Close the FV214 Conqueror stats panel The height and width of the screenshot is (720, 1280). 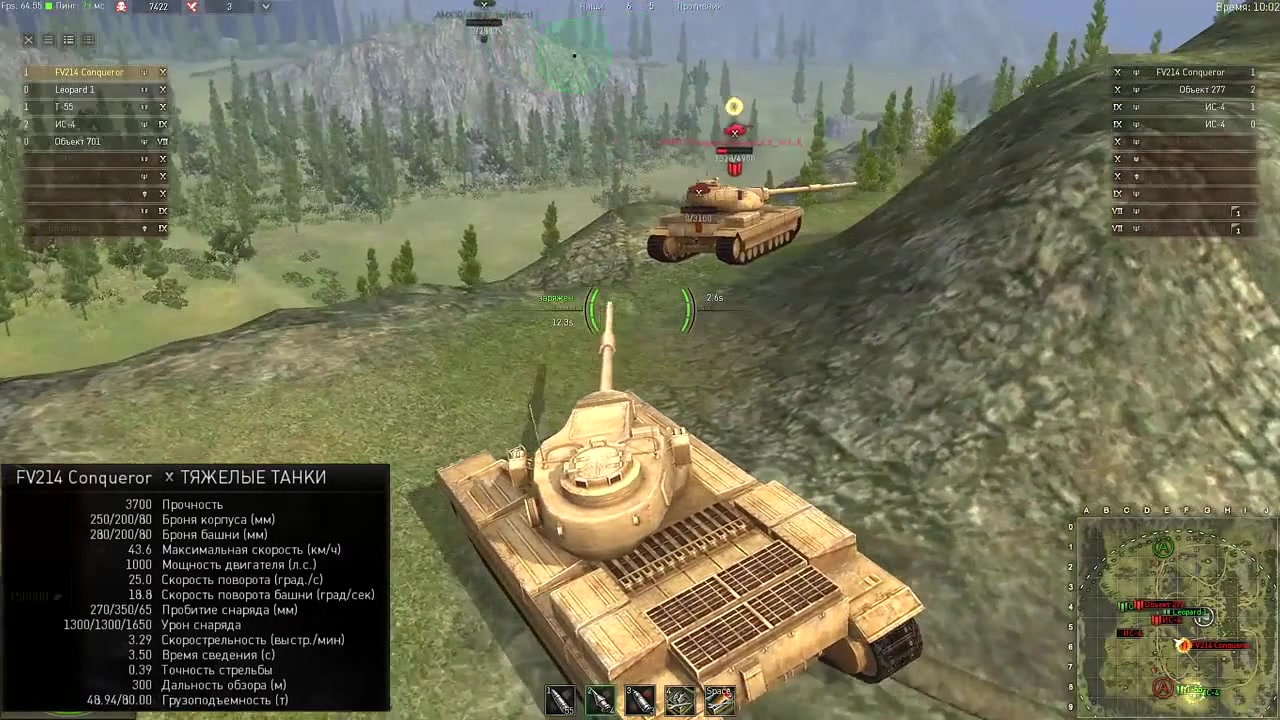click(169, 478)
